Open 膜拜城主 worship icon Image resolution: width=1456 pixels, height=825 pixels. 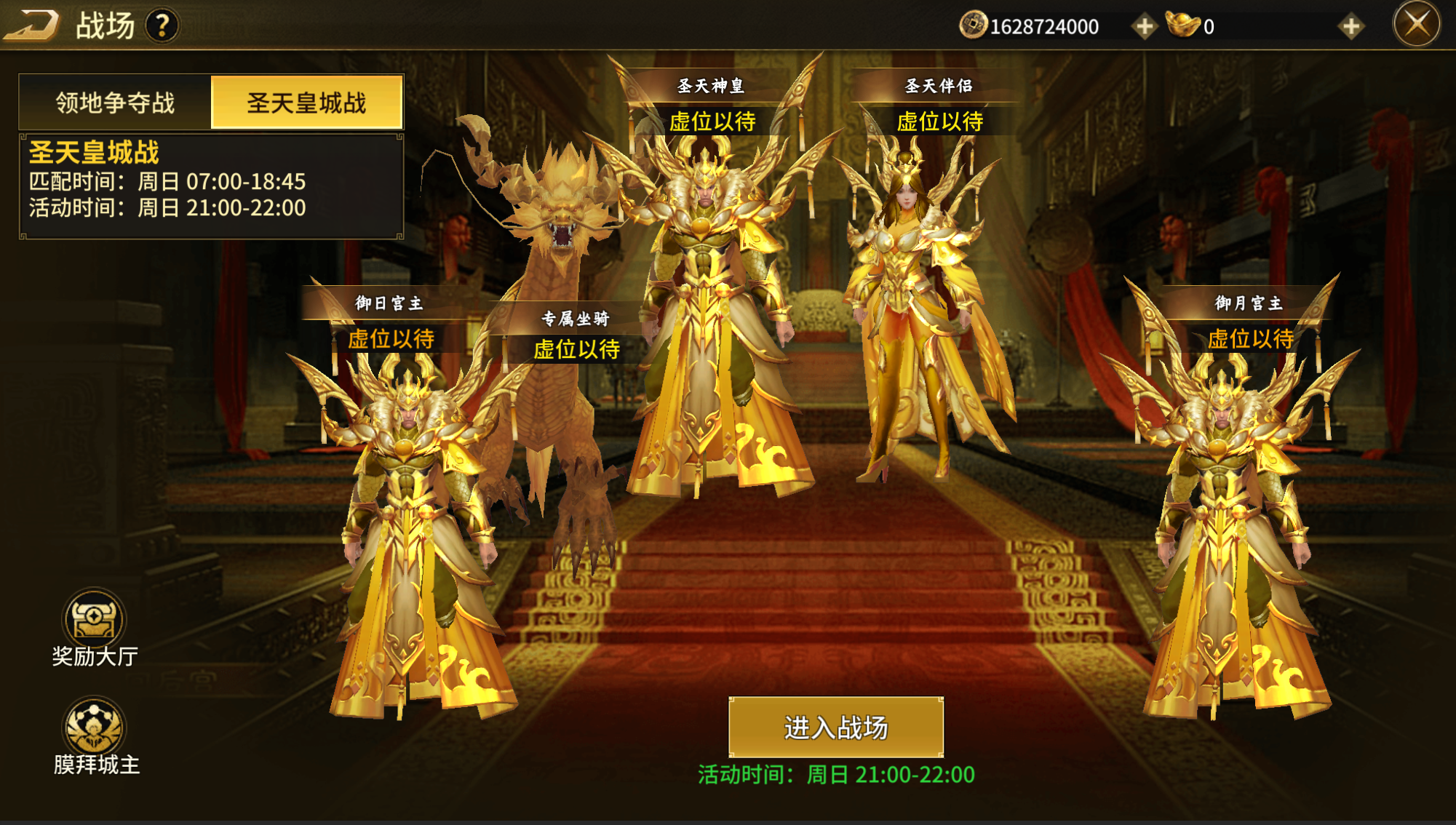click(x=94, y=727)
